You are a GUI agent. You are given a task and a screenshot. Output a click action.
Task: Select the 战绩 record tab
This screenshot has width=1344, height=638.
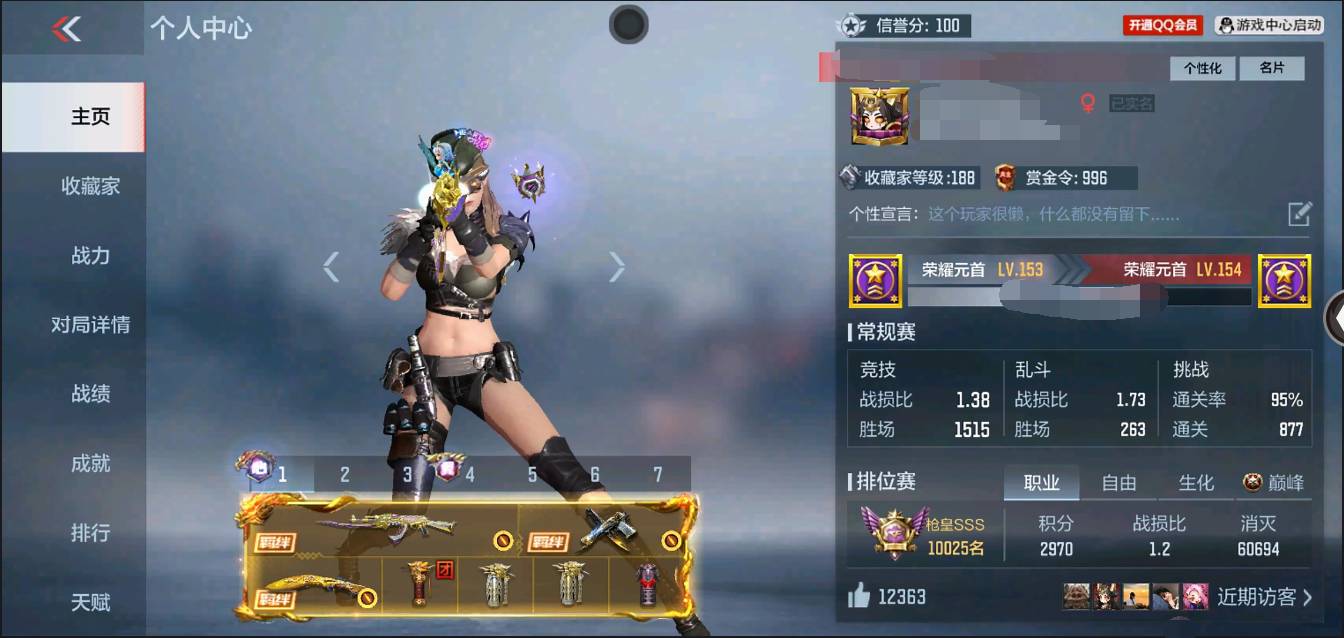point(90,394)
